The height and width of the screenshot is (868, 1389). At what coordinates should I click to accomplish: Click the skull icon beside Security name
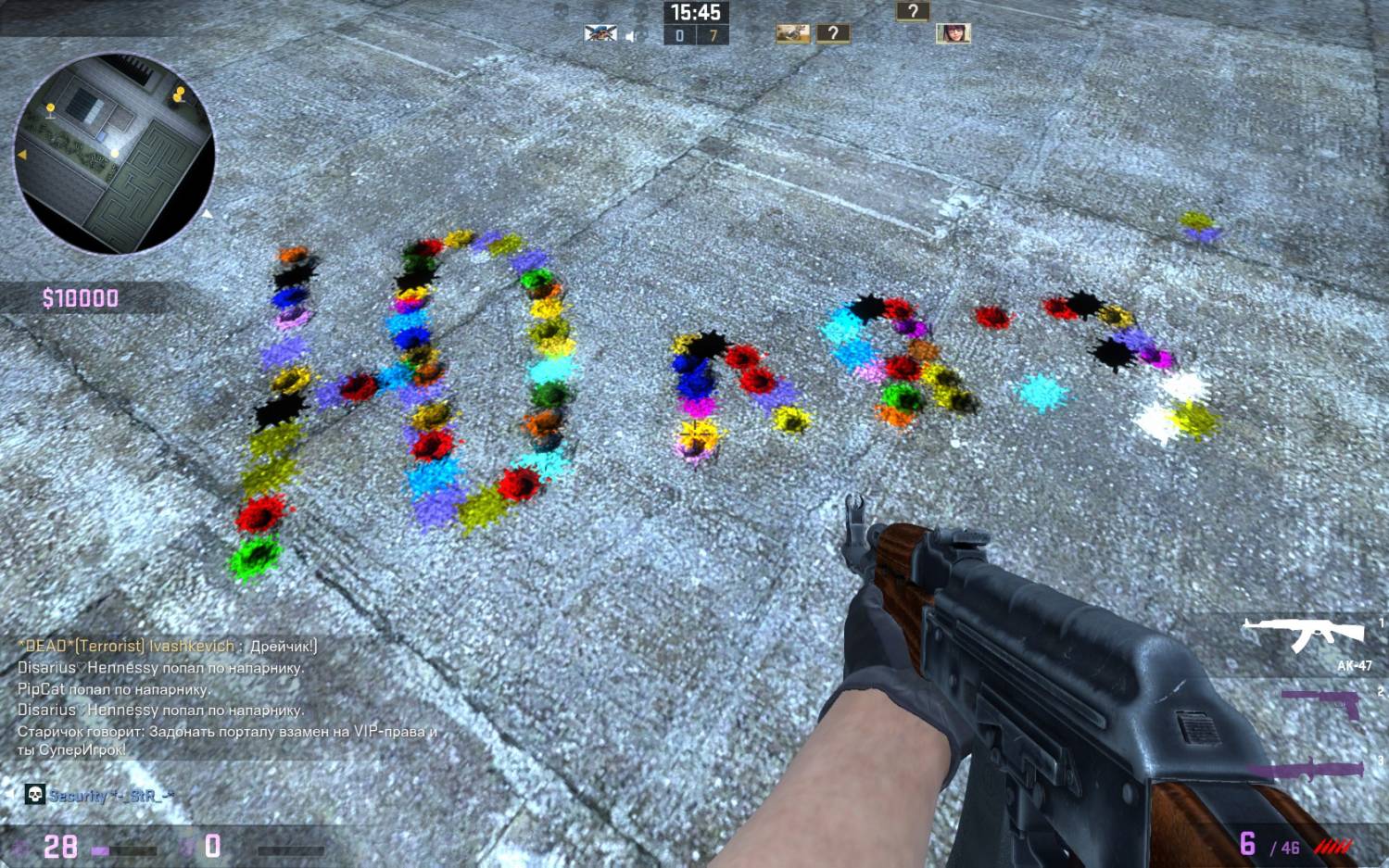point(34,795)
